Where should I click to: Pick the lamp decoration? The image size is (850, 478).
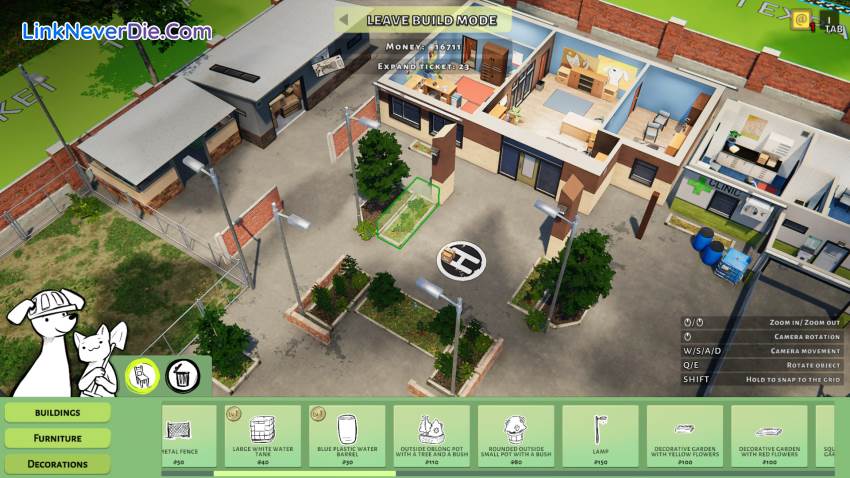pos(600,436)
